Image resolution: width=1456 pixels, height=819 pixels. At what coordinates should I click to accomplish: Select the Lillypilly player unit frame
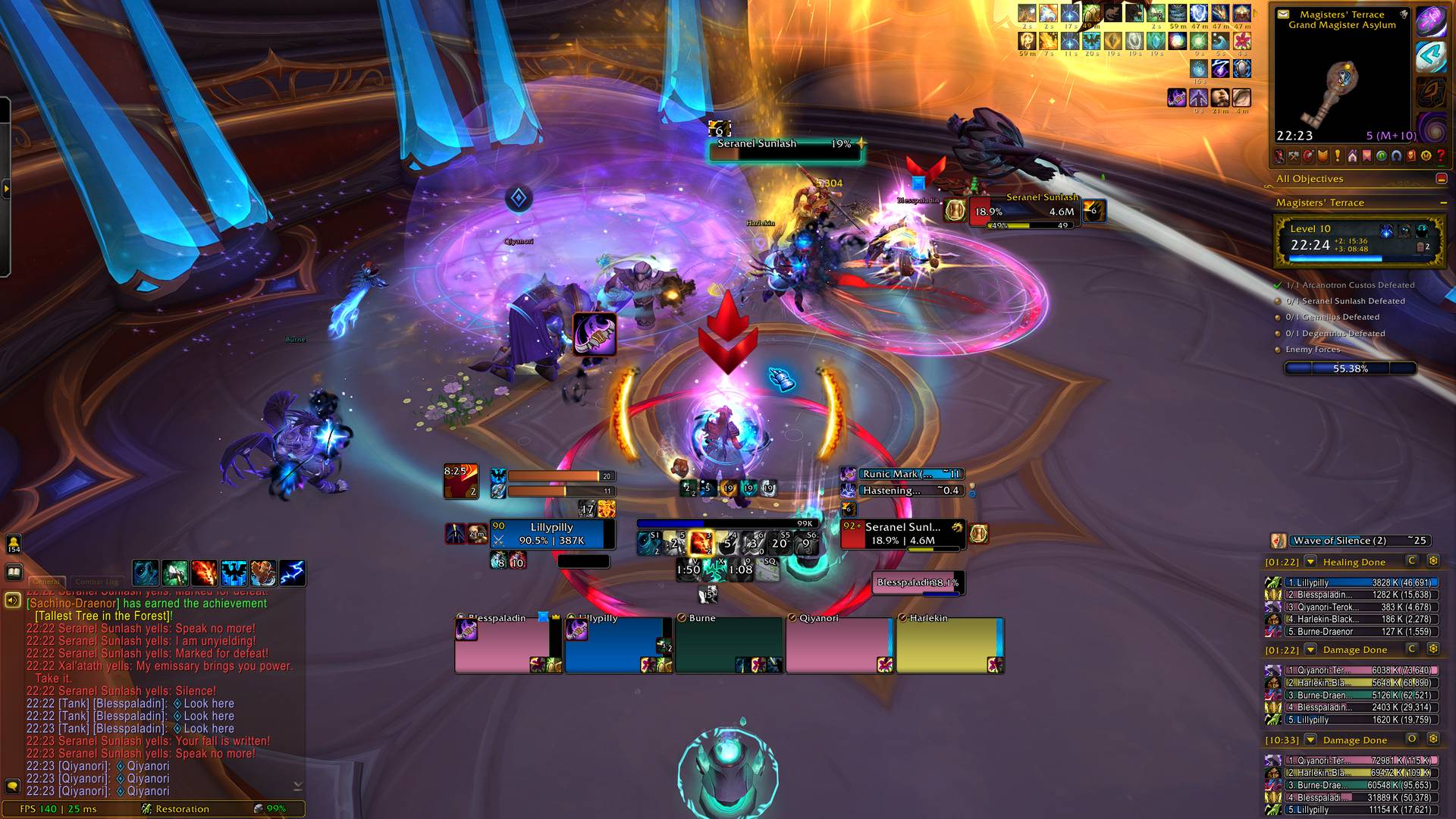coord(551,534)
